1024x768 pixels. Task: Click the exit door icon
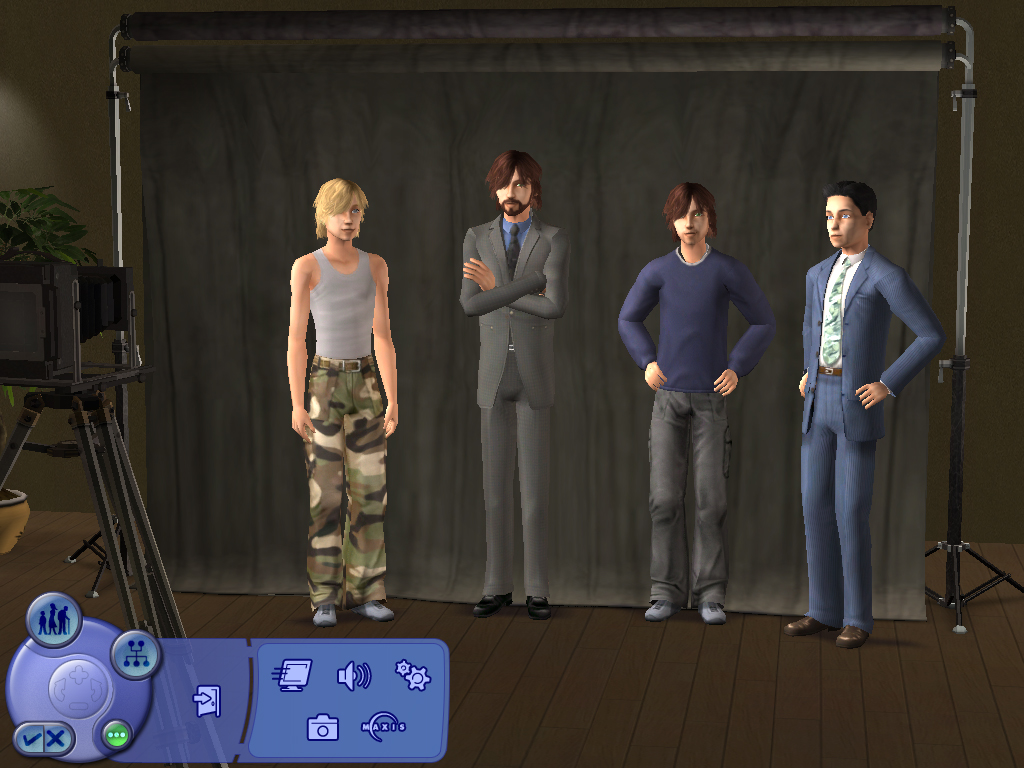pyautogui.click(x=207, y=700)
